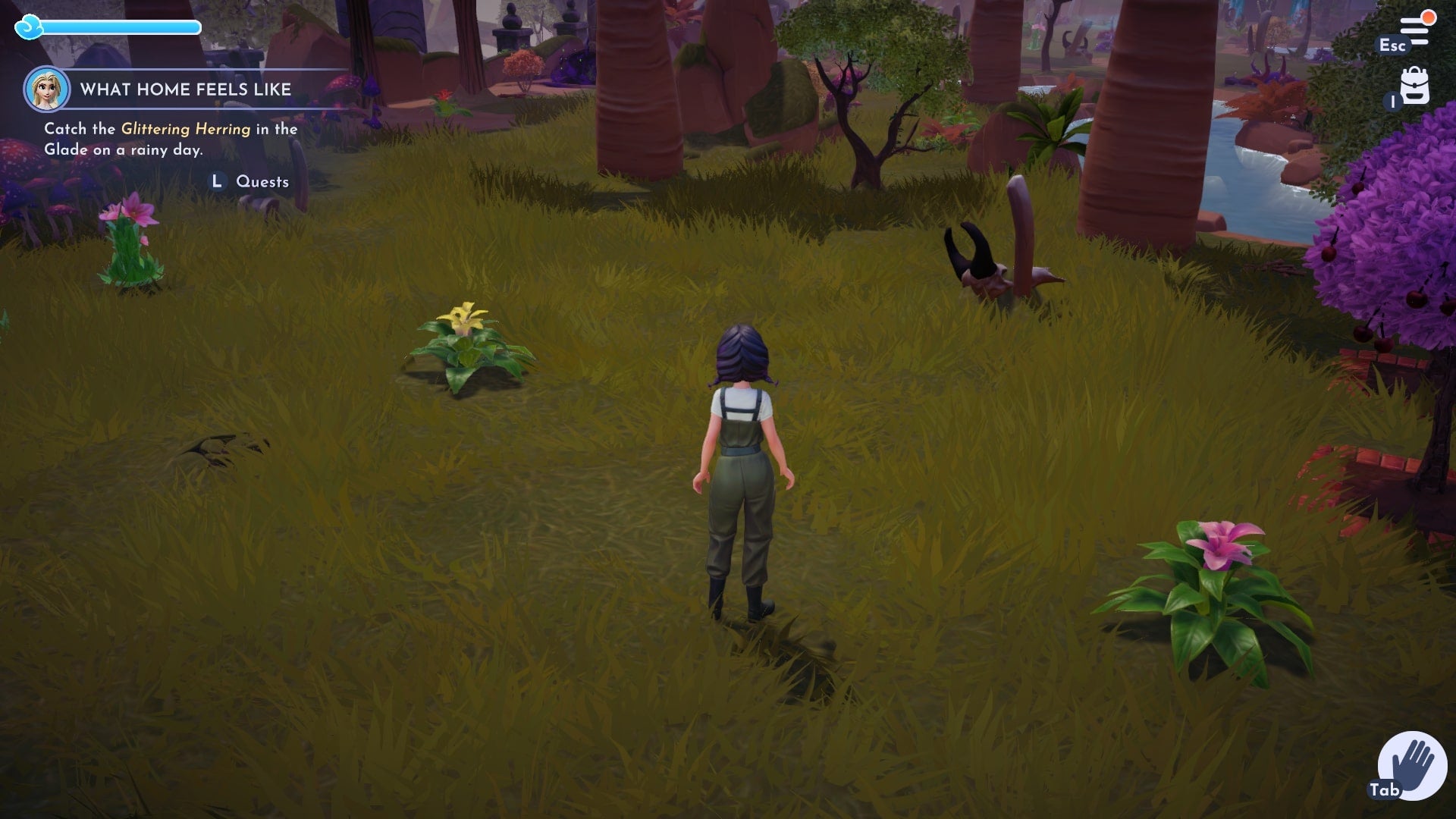Viewport: 1456px width, 819px height.
Task: Click Rapunzel's quest portrait icon
Action: (x=47, y=89)
